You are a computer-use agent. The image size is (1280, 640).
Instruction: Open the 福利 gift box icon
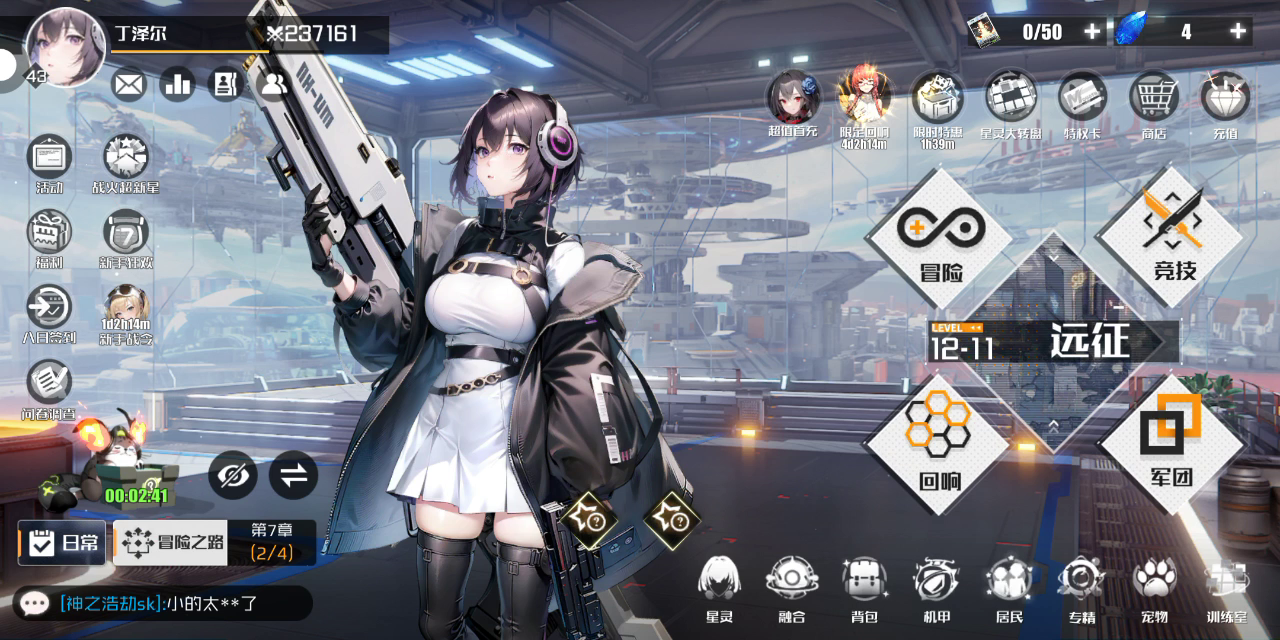49,240
